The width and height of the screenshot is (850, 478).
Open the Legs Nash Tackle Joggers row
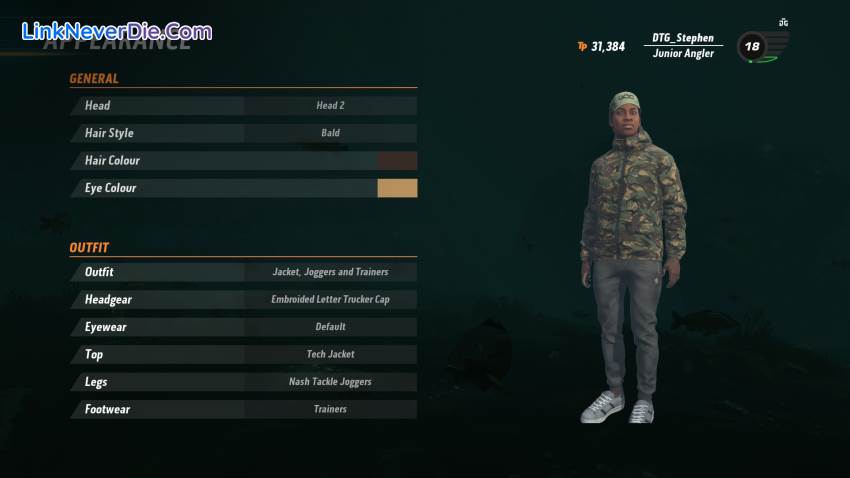point(243,382)
